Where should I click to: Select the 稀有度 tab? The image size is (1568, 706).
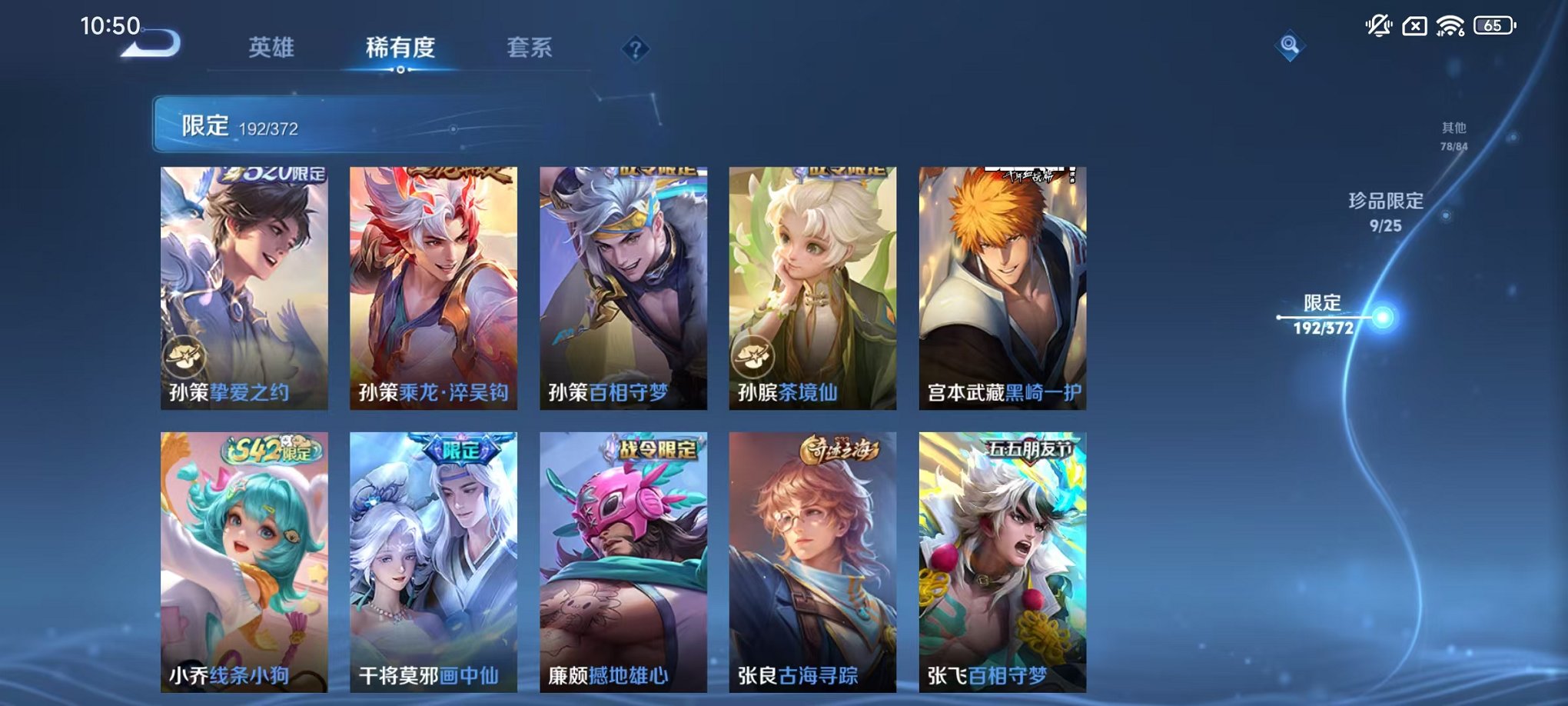coord(400,48)
